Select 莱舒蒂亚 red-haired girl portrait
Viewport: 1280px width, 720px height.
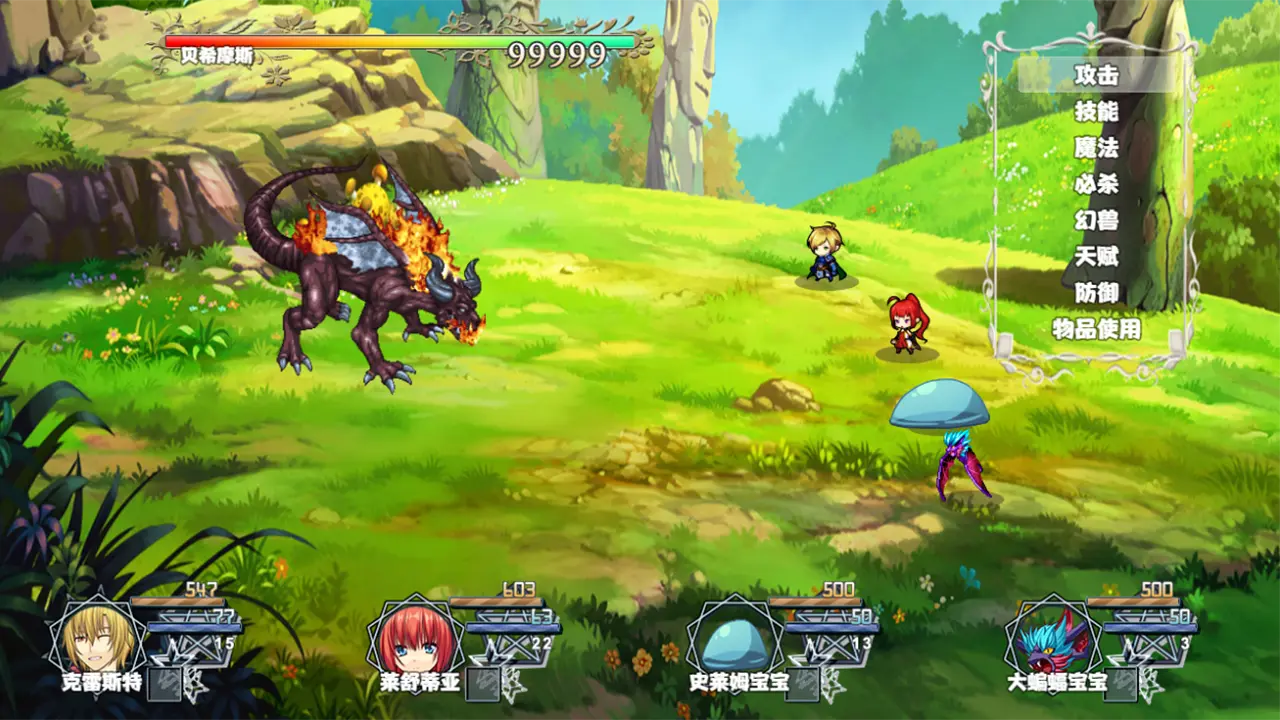(415, 638)
